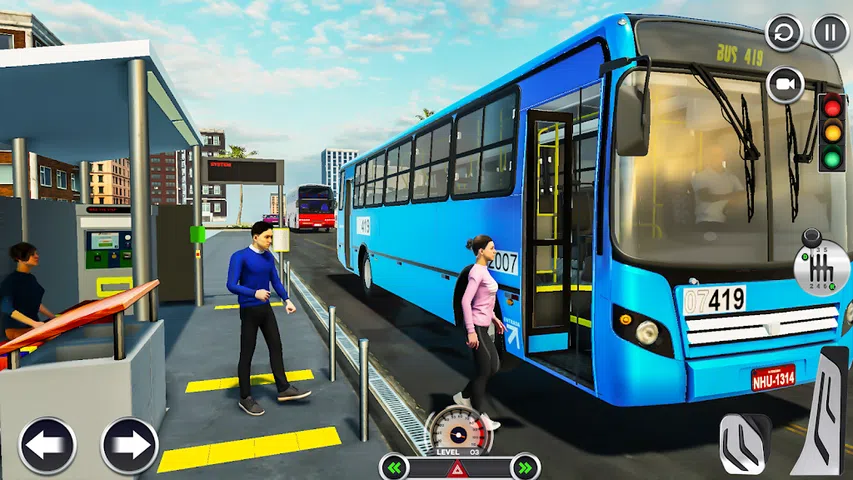Viewport: 853px width, 480px height.
Task: Restart the level with the circular arrow
Action: (x=784, y=33)
